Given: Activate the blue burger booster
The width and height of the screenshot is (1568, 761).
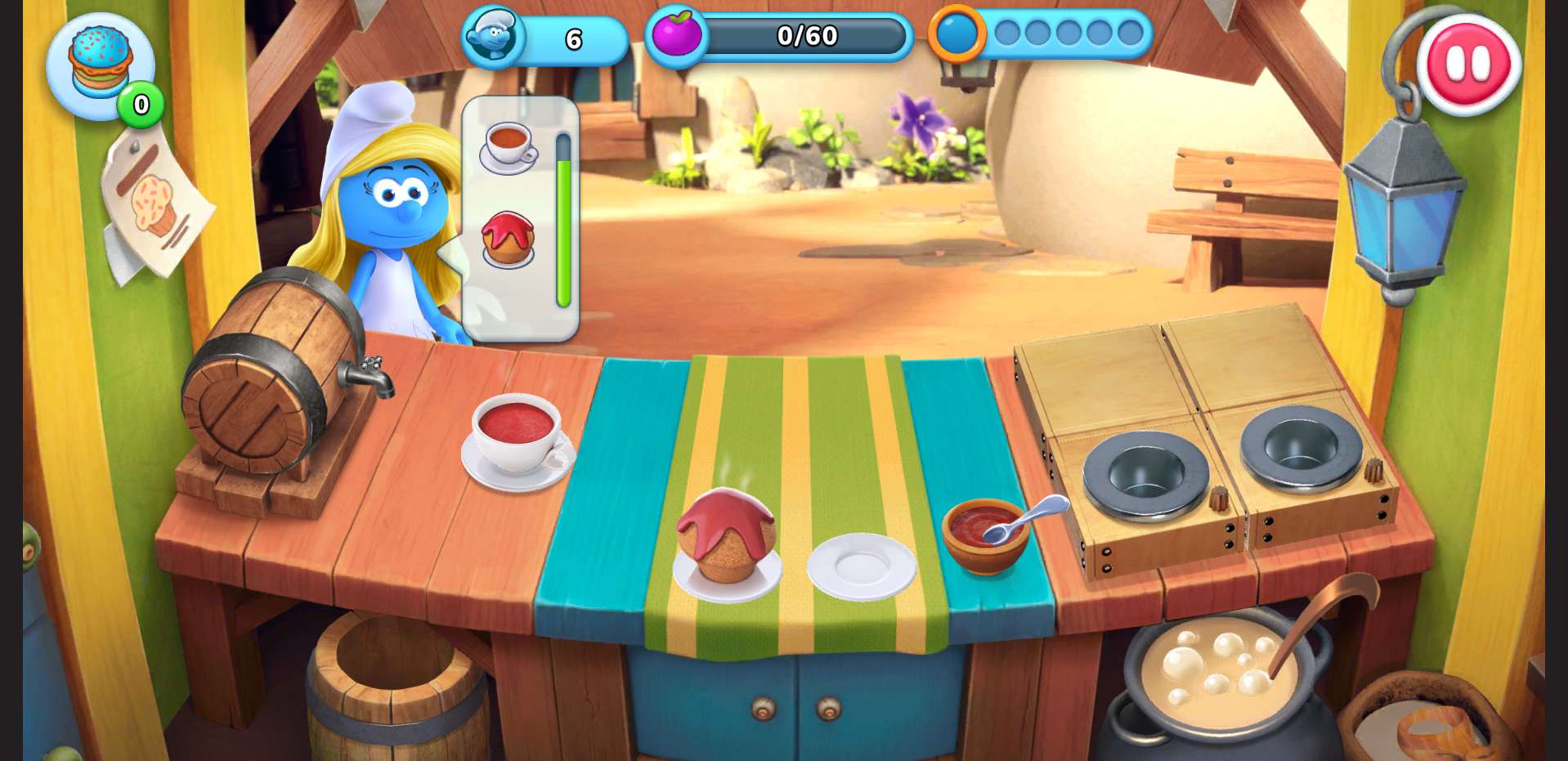Looking at the screenshot, I should click(x=100, y=65).
